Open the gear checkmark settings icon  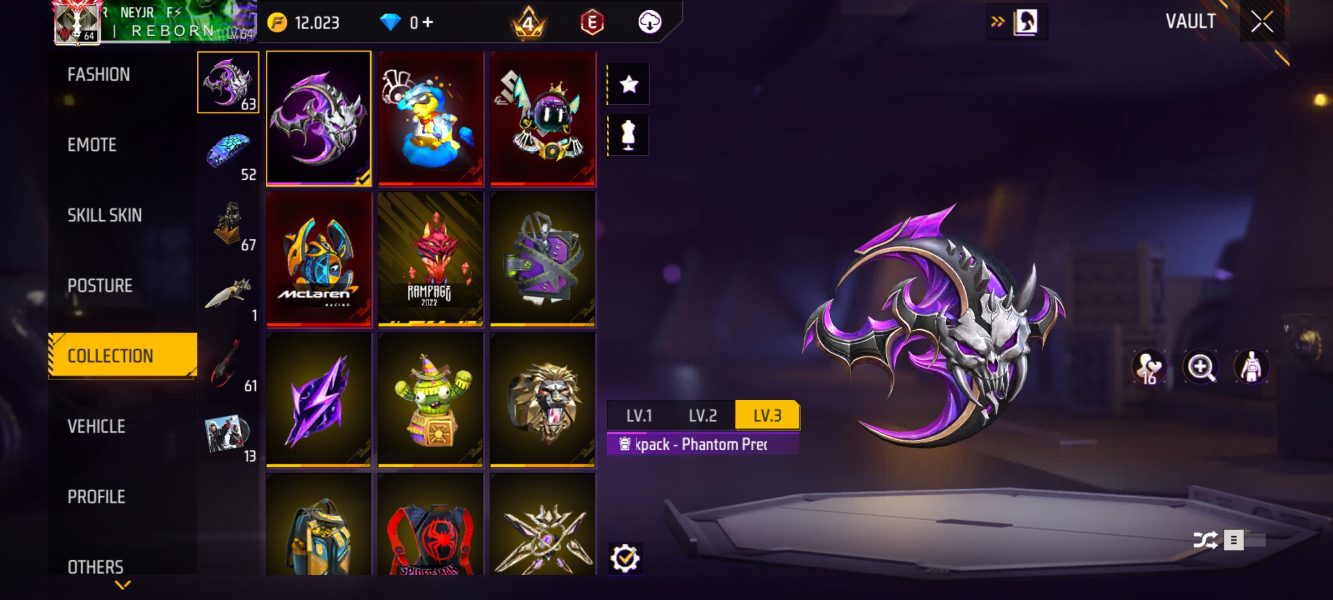tap(625, 558)
